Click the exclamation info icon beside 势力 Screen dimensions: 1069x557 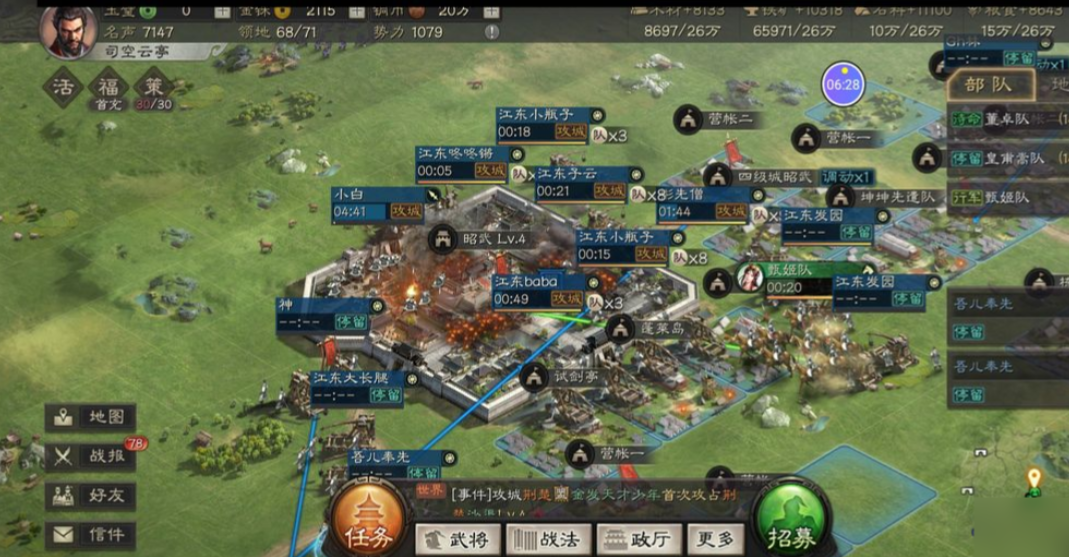click(x=491, y=32)
